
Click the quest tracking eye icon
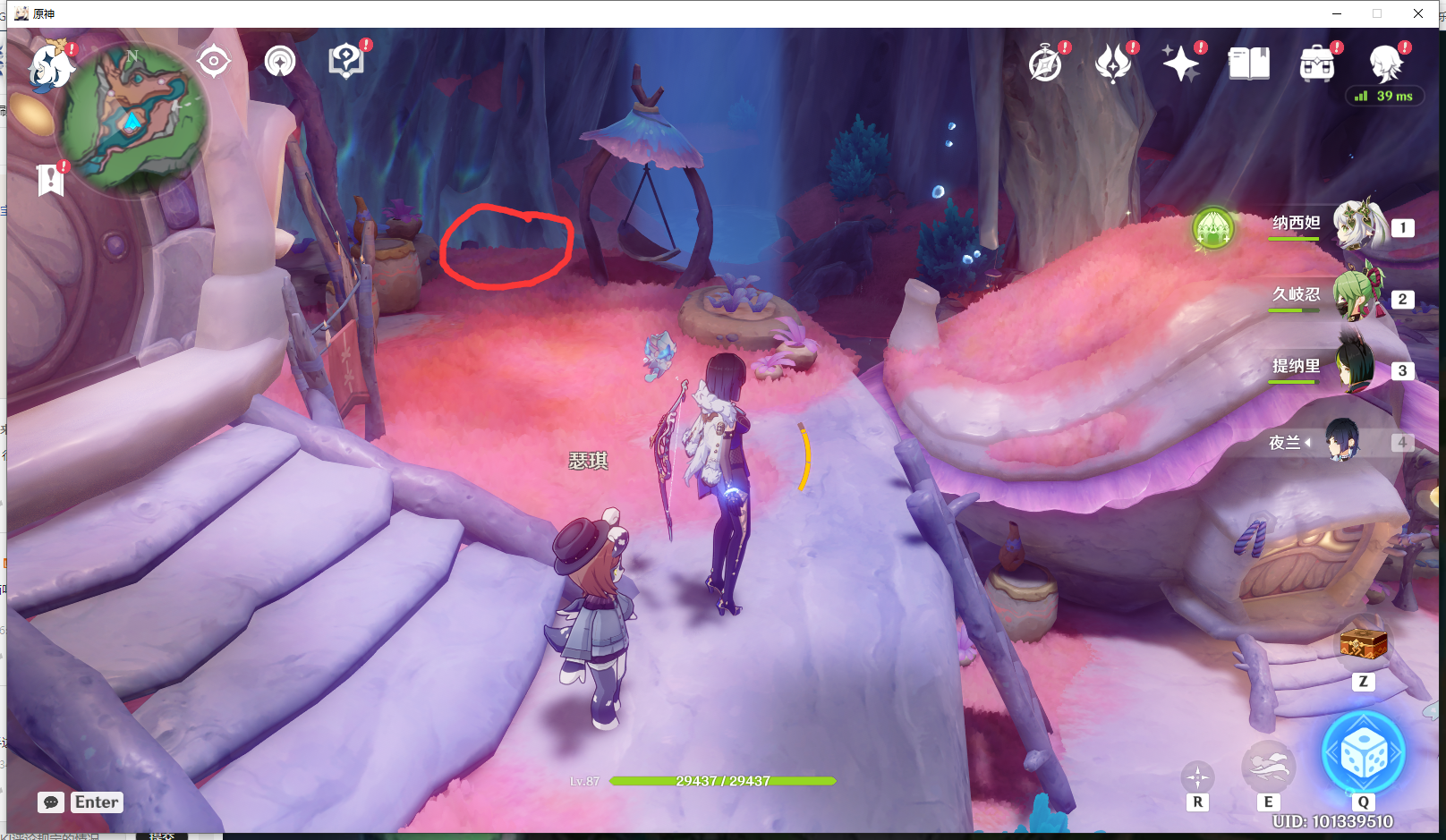coord(214,61)
